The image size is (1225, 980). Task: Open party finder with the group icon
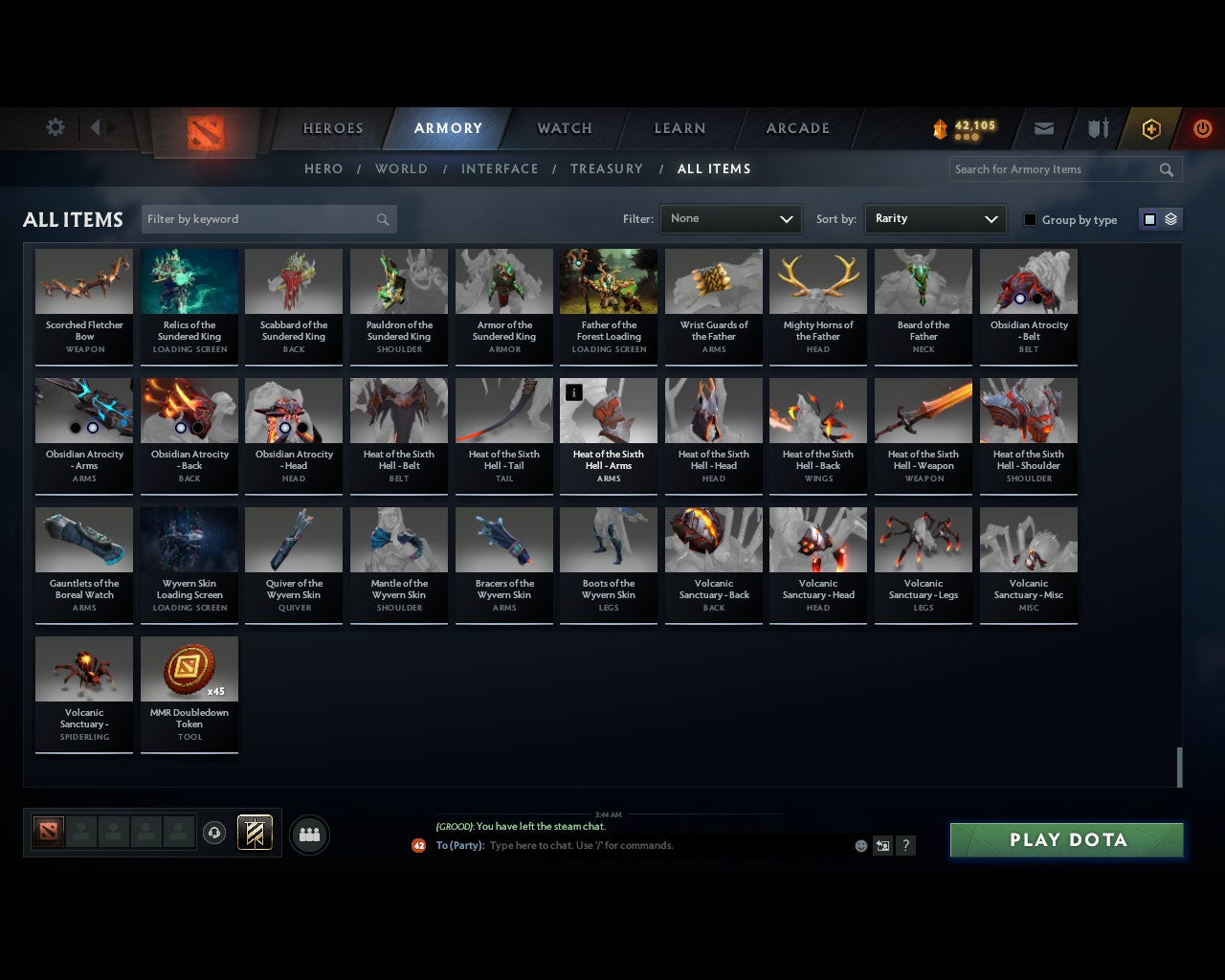pos(308,834)
